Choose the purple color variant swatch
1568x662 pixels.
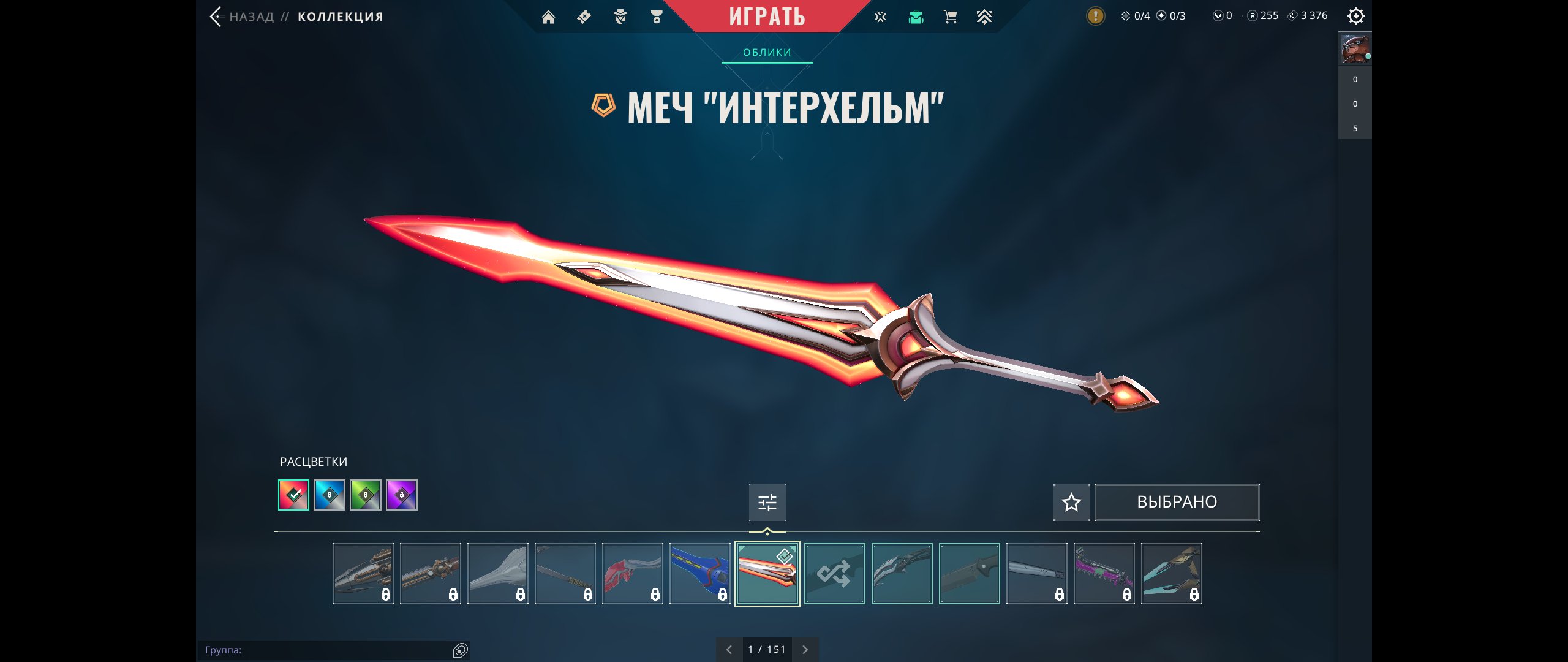[x=402, y=495]
